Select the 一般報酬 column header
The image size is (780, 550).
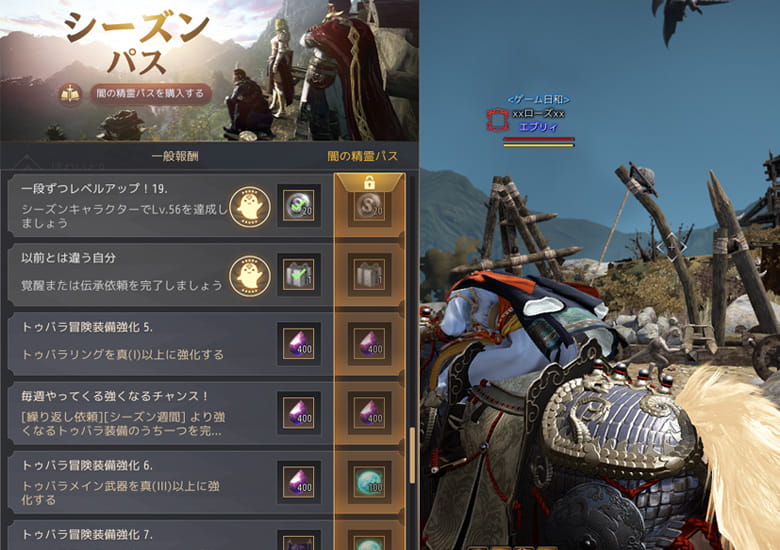coord(176,156)
